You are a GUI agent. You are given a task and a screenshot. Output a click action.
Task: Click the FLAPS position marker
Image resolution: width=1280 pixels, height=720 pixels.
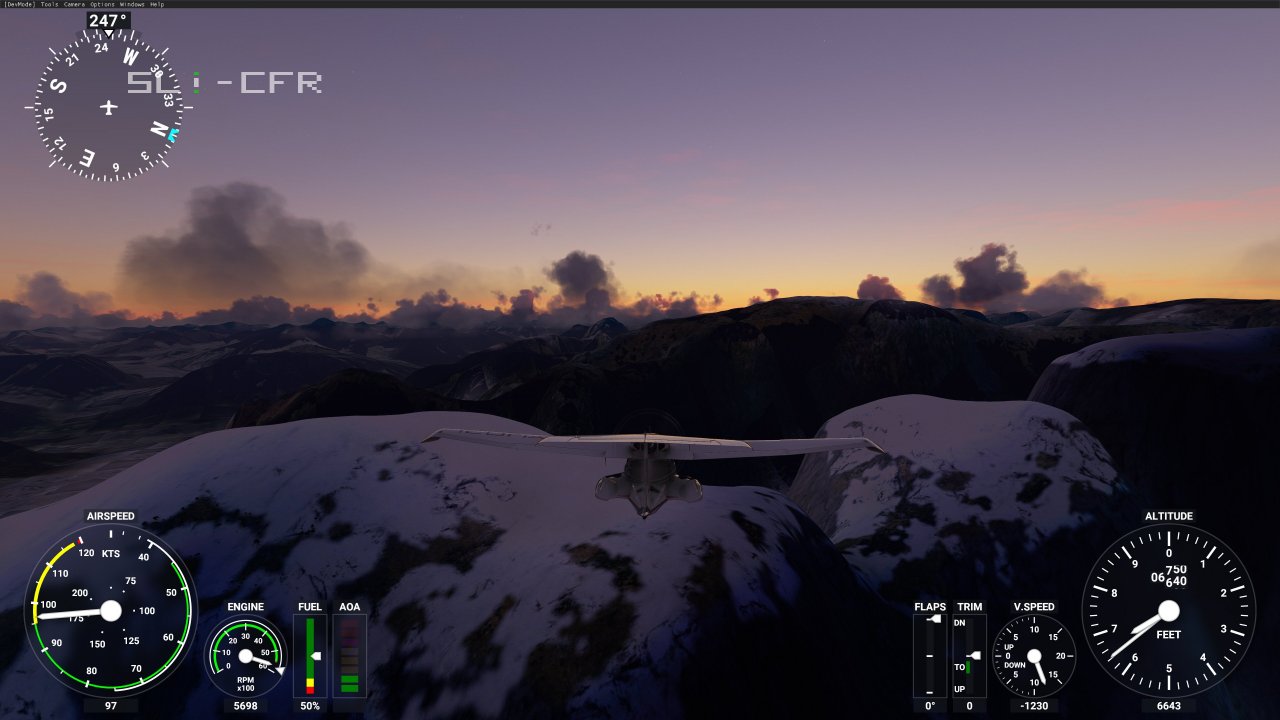click(x=934, y=618)
